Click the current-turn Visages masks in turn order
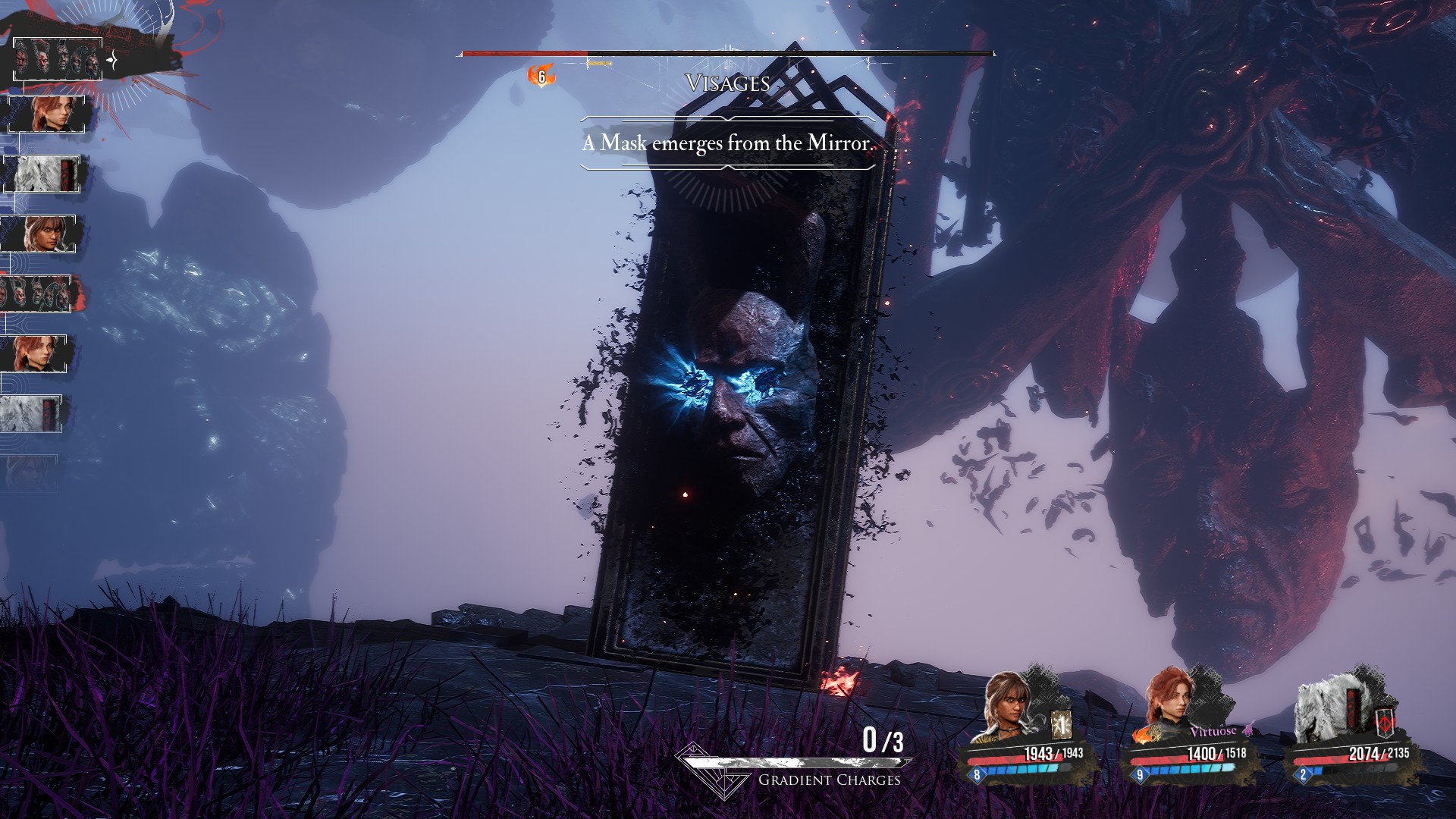This screenshot has width=1456, height=819. (x=58, y=59)
